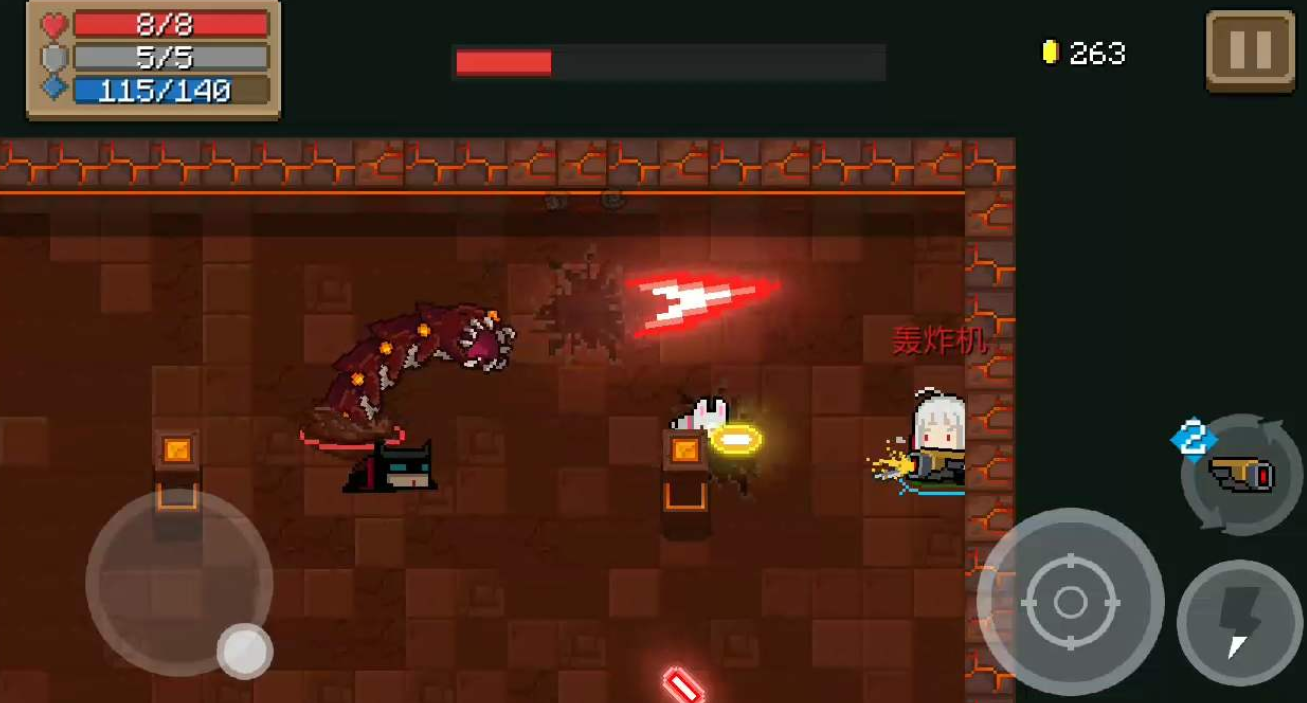Pause the game
The image size is (1307, 703).
tap(1250, 50)
